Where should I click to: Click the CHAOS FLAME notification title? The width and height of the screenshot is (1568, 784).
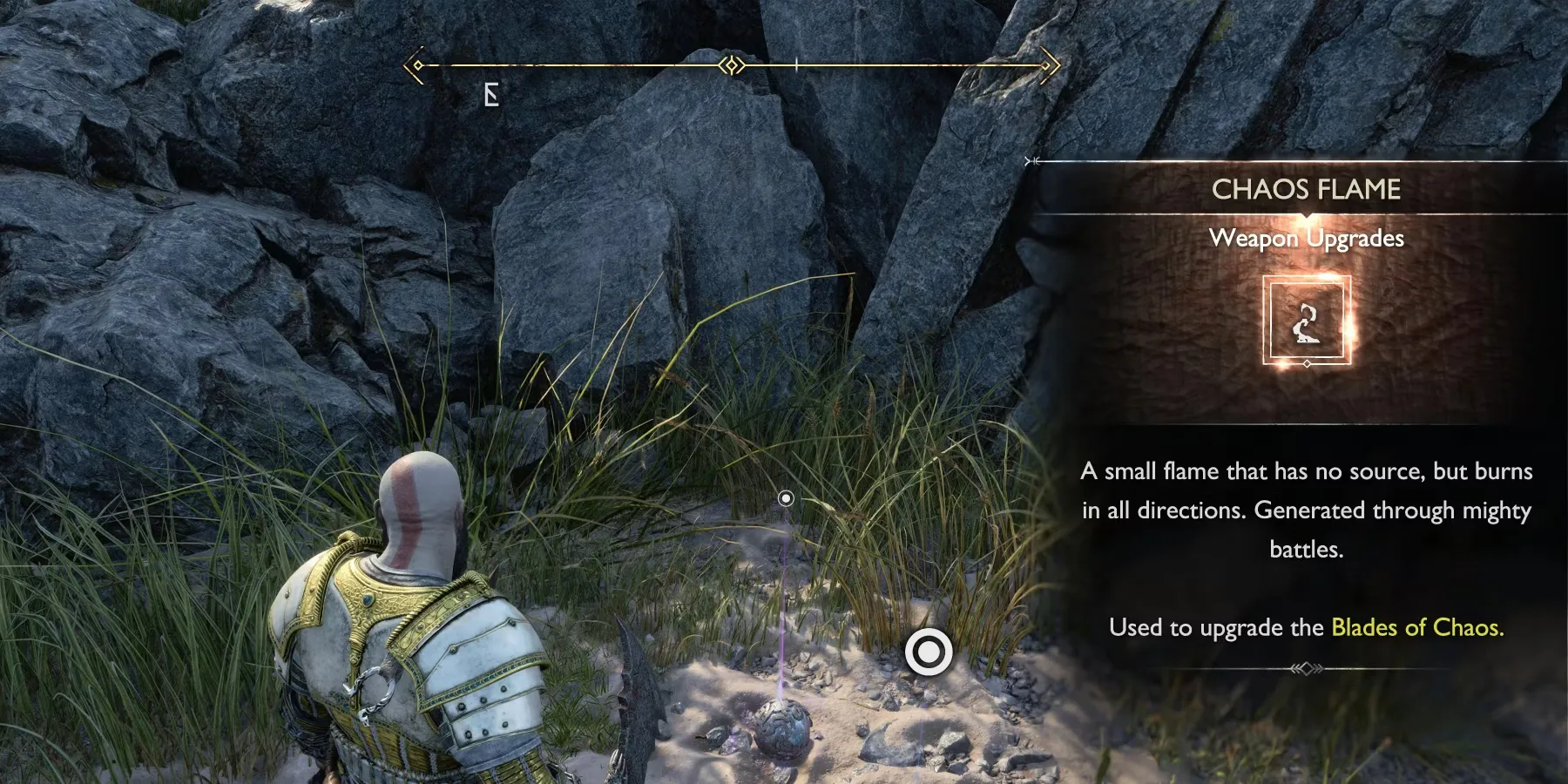click(1306, 189)
